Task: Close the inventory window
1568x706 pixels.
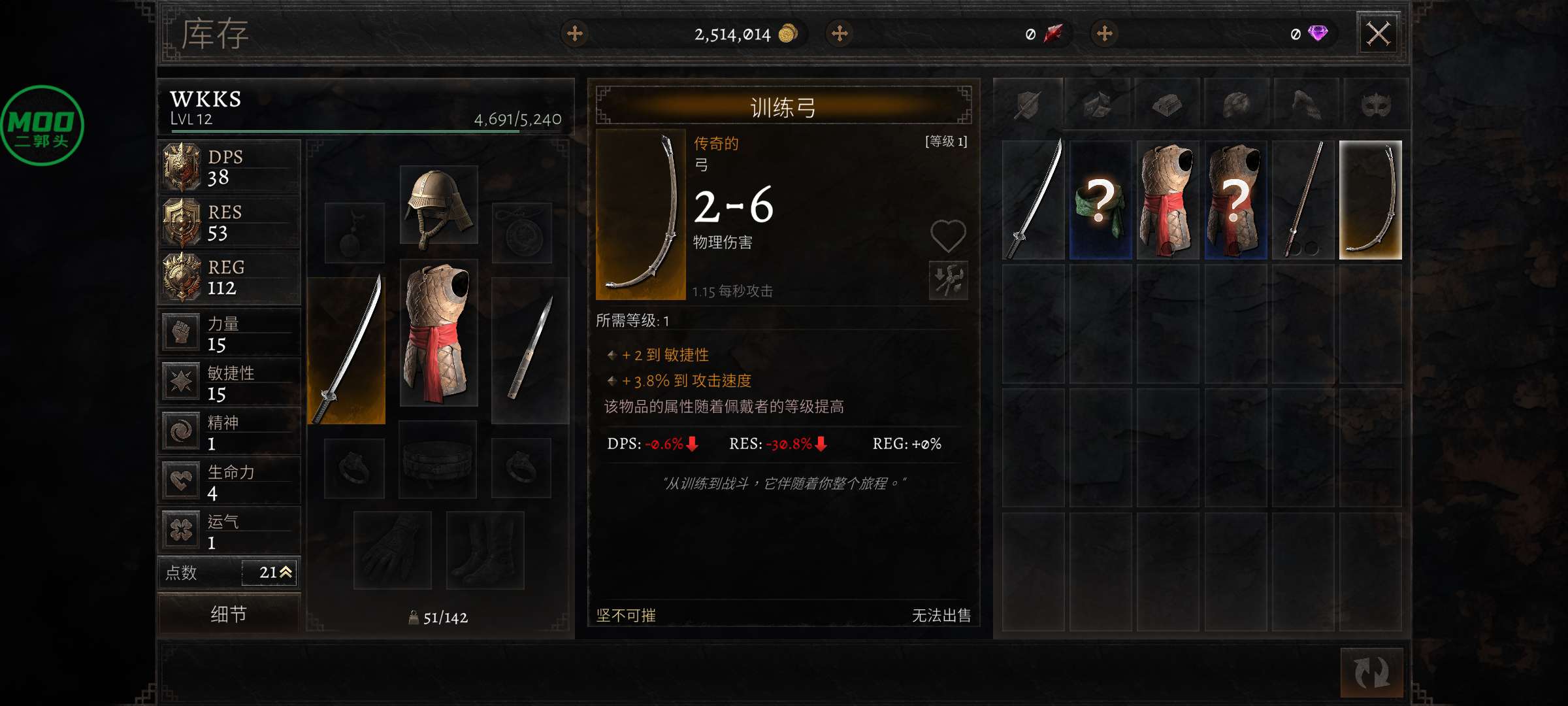Action: tap(1379, 33)
